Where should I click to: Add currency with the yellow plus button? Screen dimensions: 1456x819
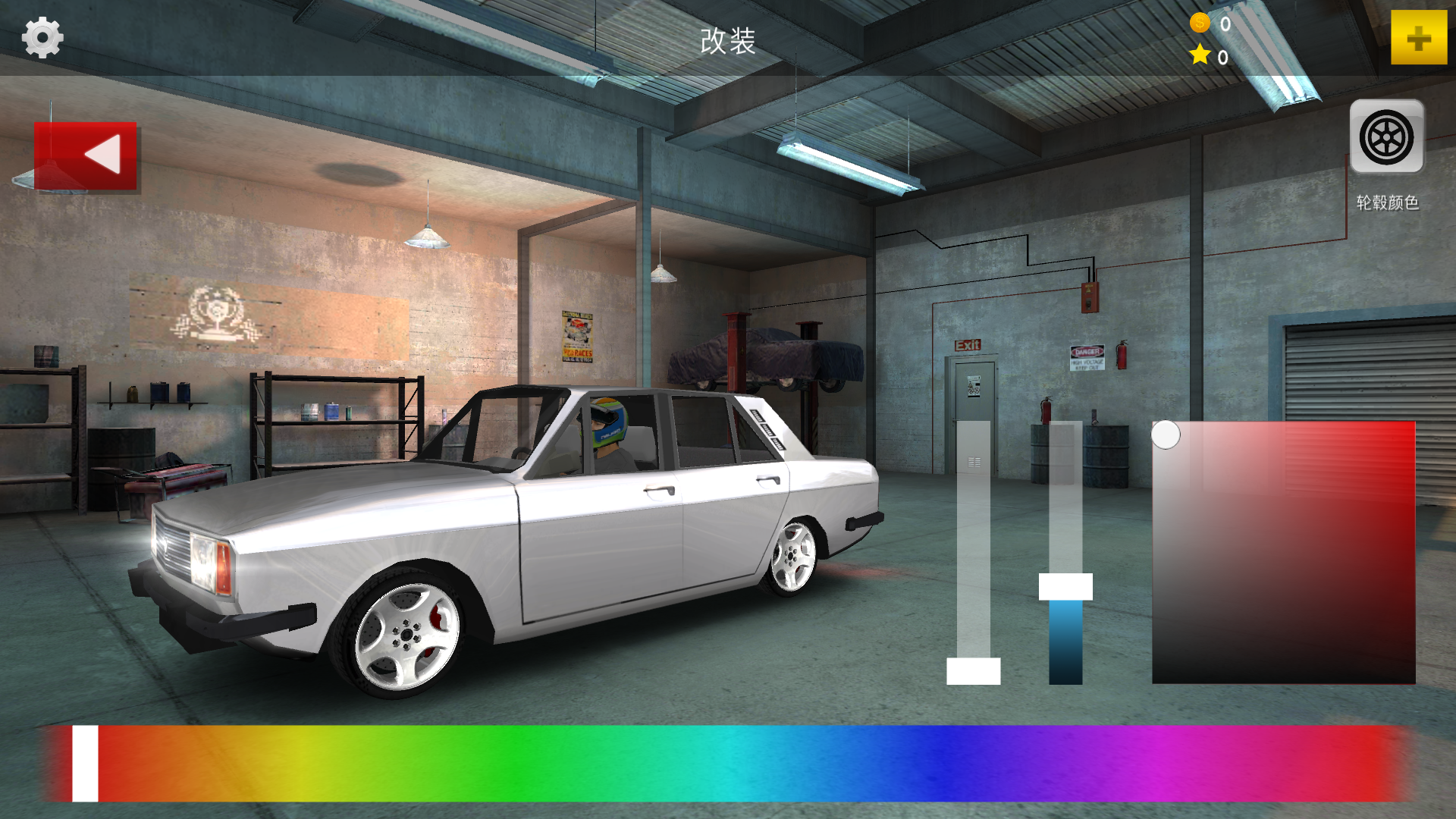coord(1418,38)
